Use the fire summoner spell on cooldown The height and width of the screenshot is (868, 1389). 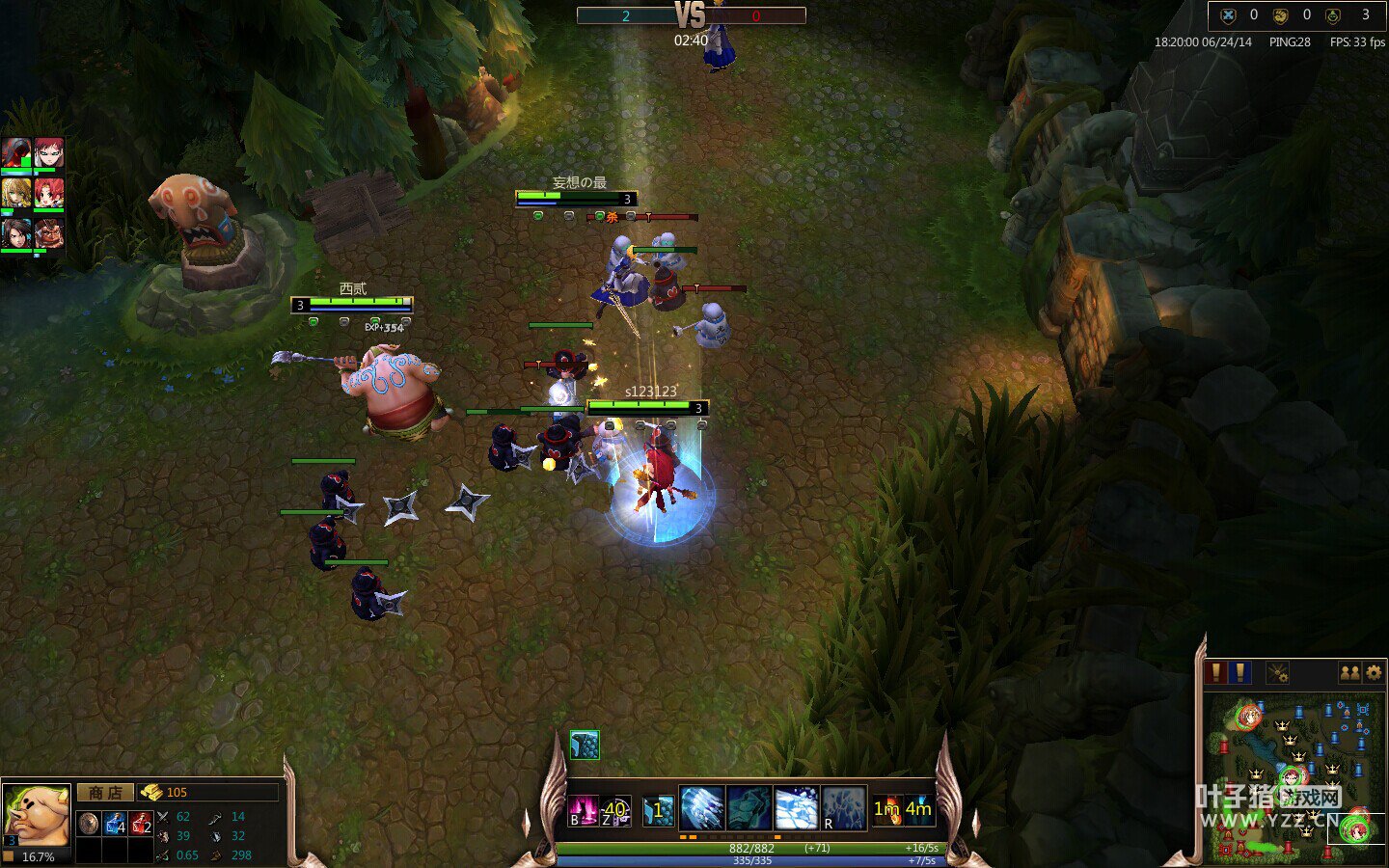[x=886, y=810]
